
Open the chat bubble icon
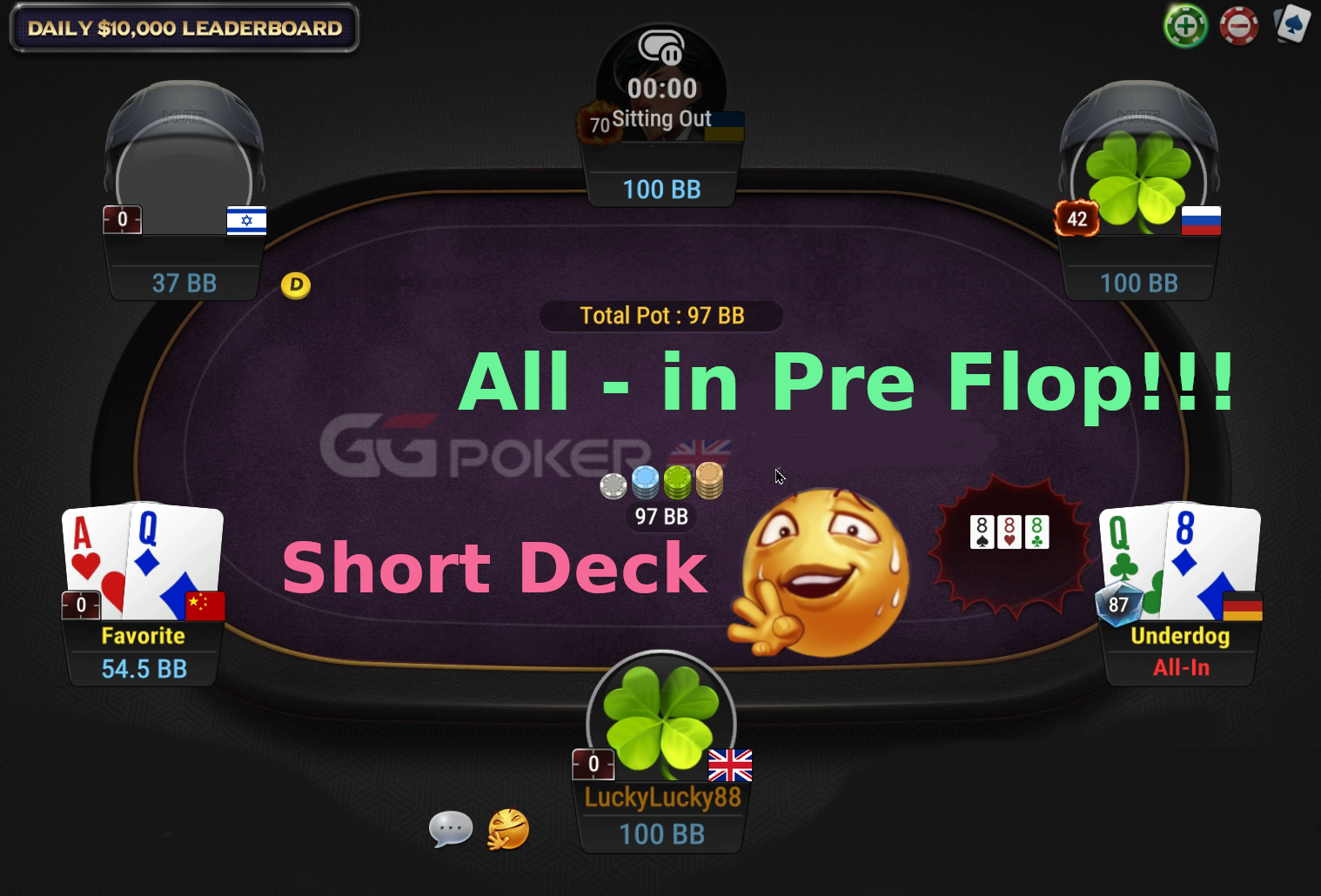coord(452,830)
